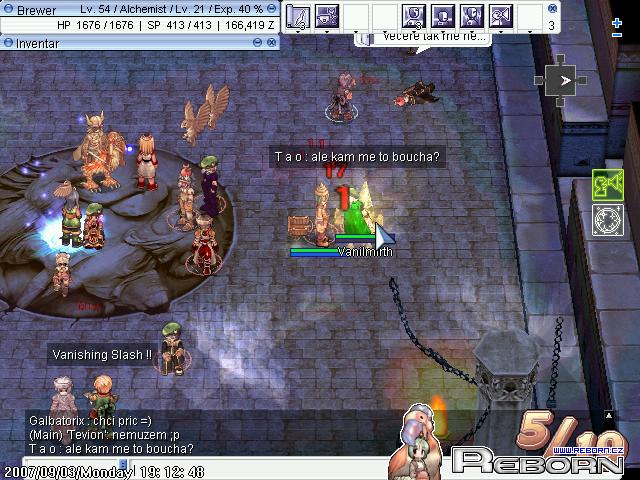Minimize the Inventar window
This screenshot has width=640, height=480.
(x=258, y=42)
